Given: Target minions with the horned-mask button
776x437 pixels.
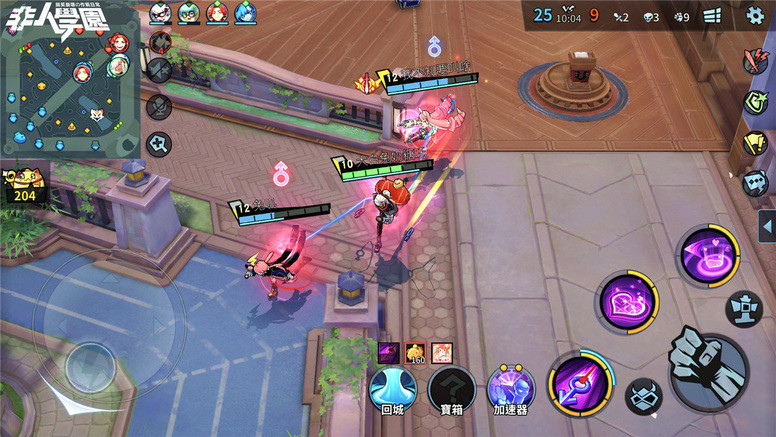Looking at the screenshot, I should (643, 397).
